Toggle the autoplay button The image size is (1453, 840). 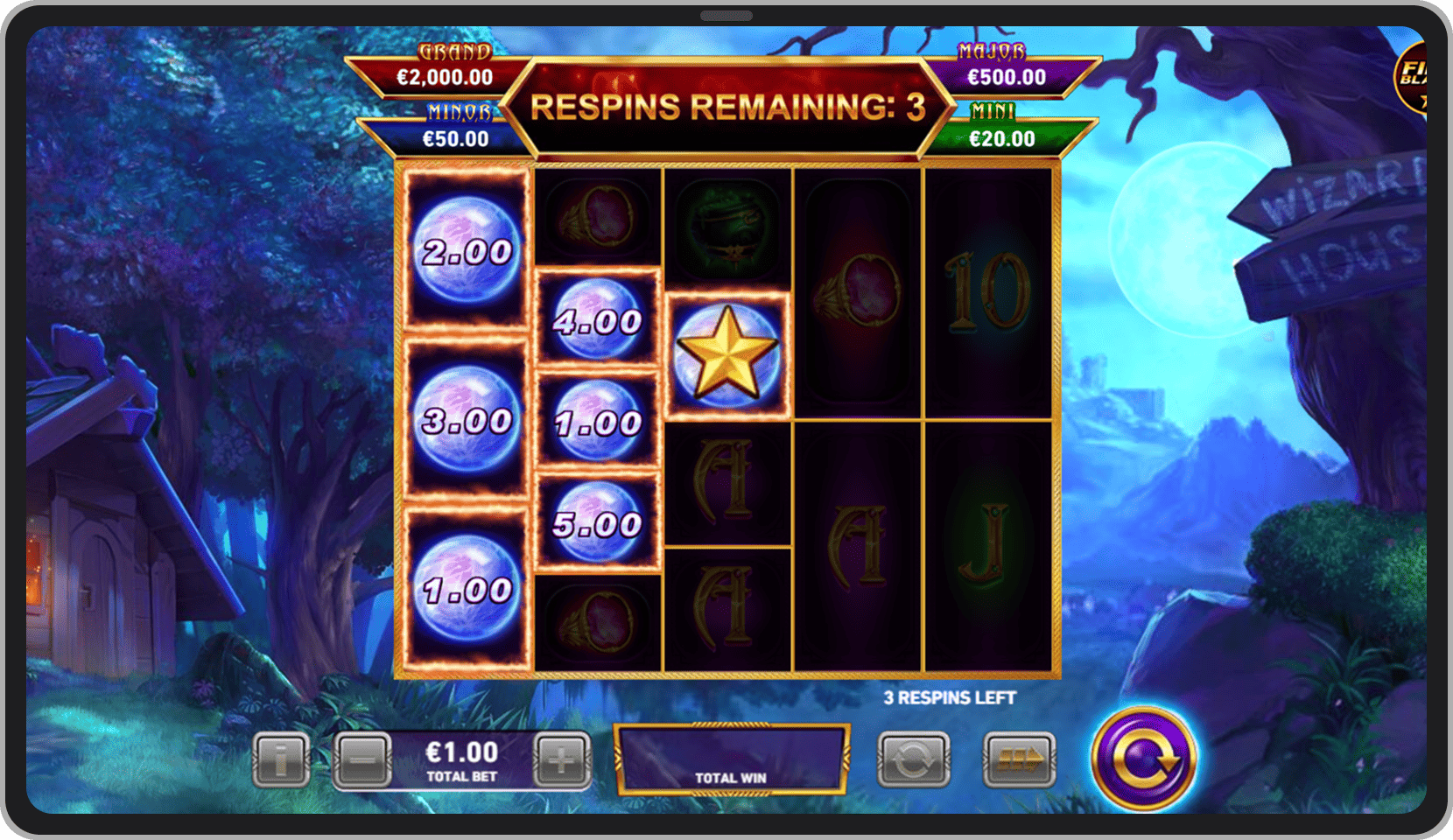pyautogui.click(x=913, y=759)
